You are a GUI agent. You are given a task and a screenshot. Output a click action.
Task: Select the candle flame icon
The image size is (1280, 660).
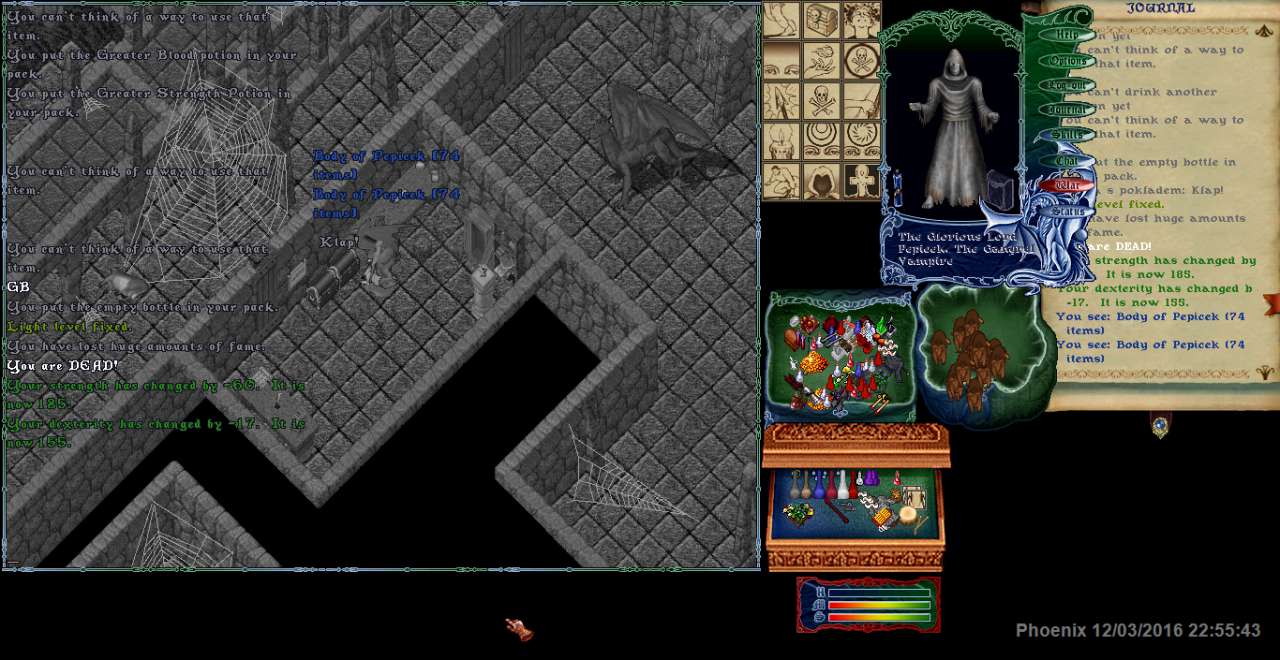point(781,141)
